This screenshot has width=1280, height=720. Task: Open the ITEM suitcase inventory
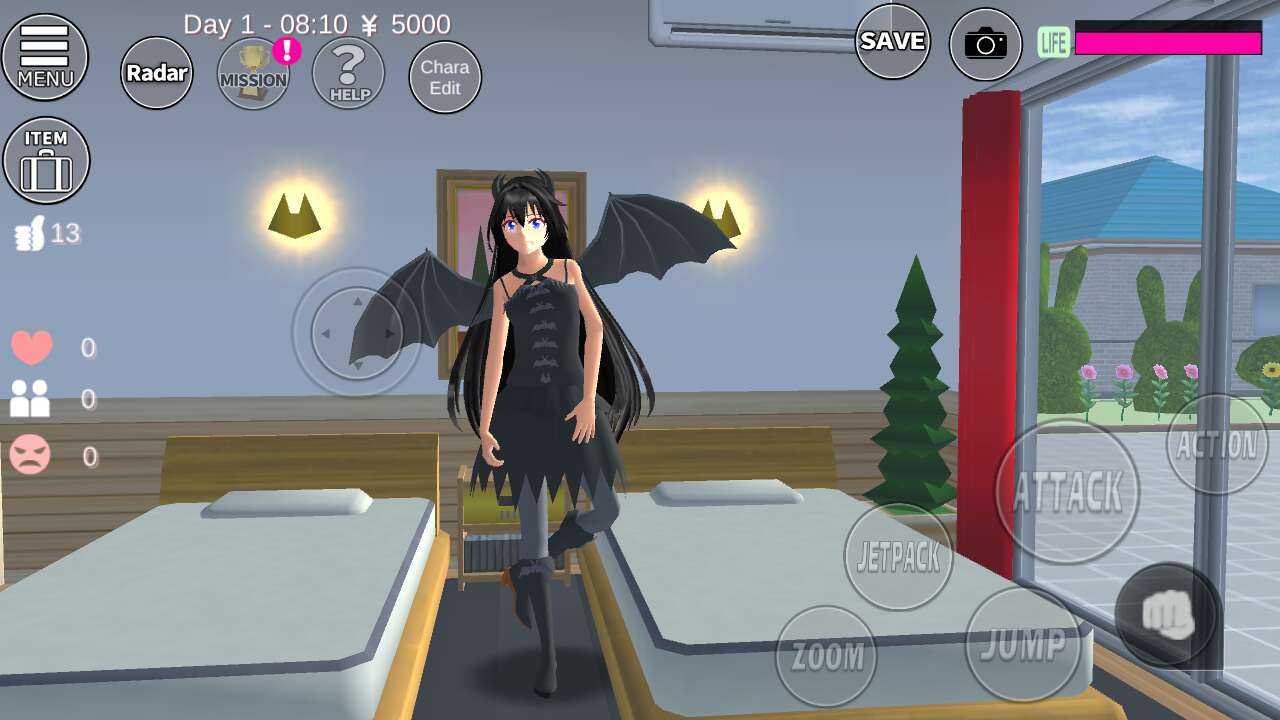click(x=46, y=160)
